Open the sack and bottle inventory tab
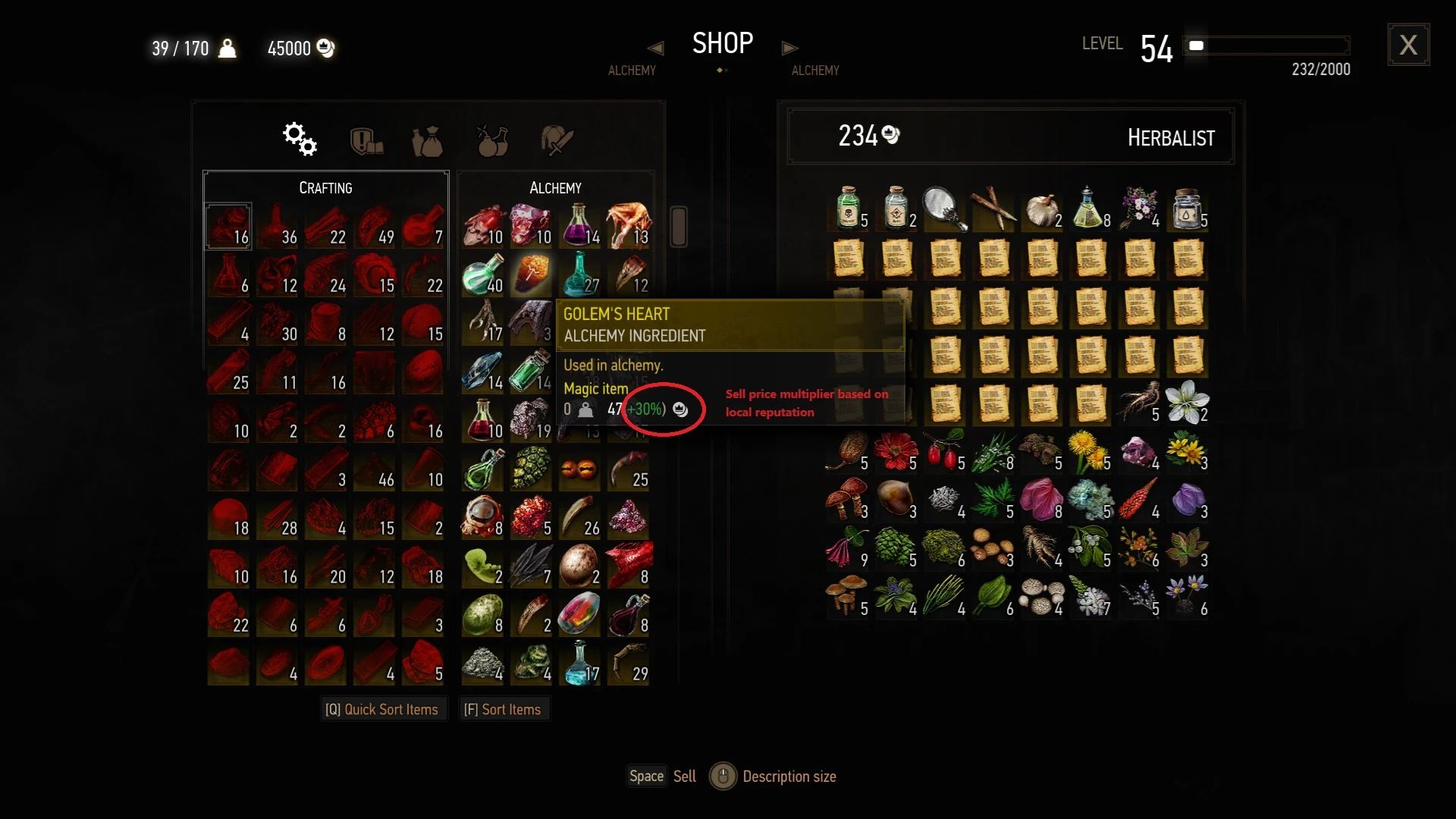 pos(427,141)
